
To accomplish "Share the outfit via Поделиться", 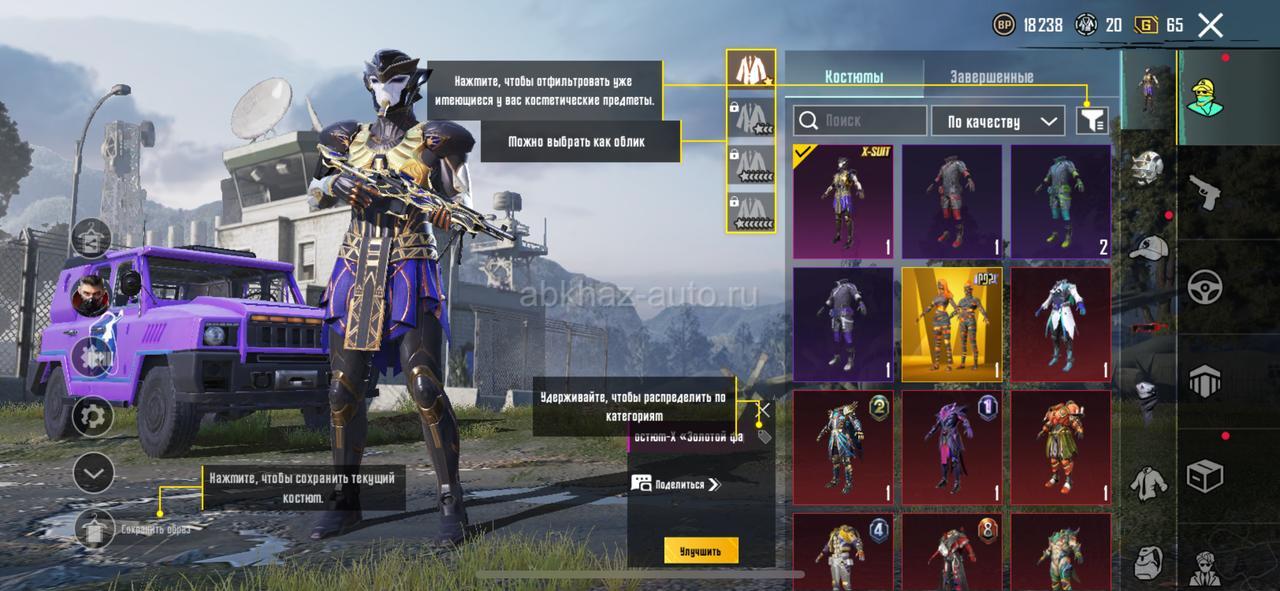I will (x=676, y=484).
